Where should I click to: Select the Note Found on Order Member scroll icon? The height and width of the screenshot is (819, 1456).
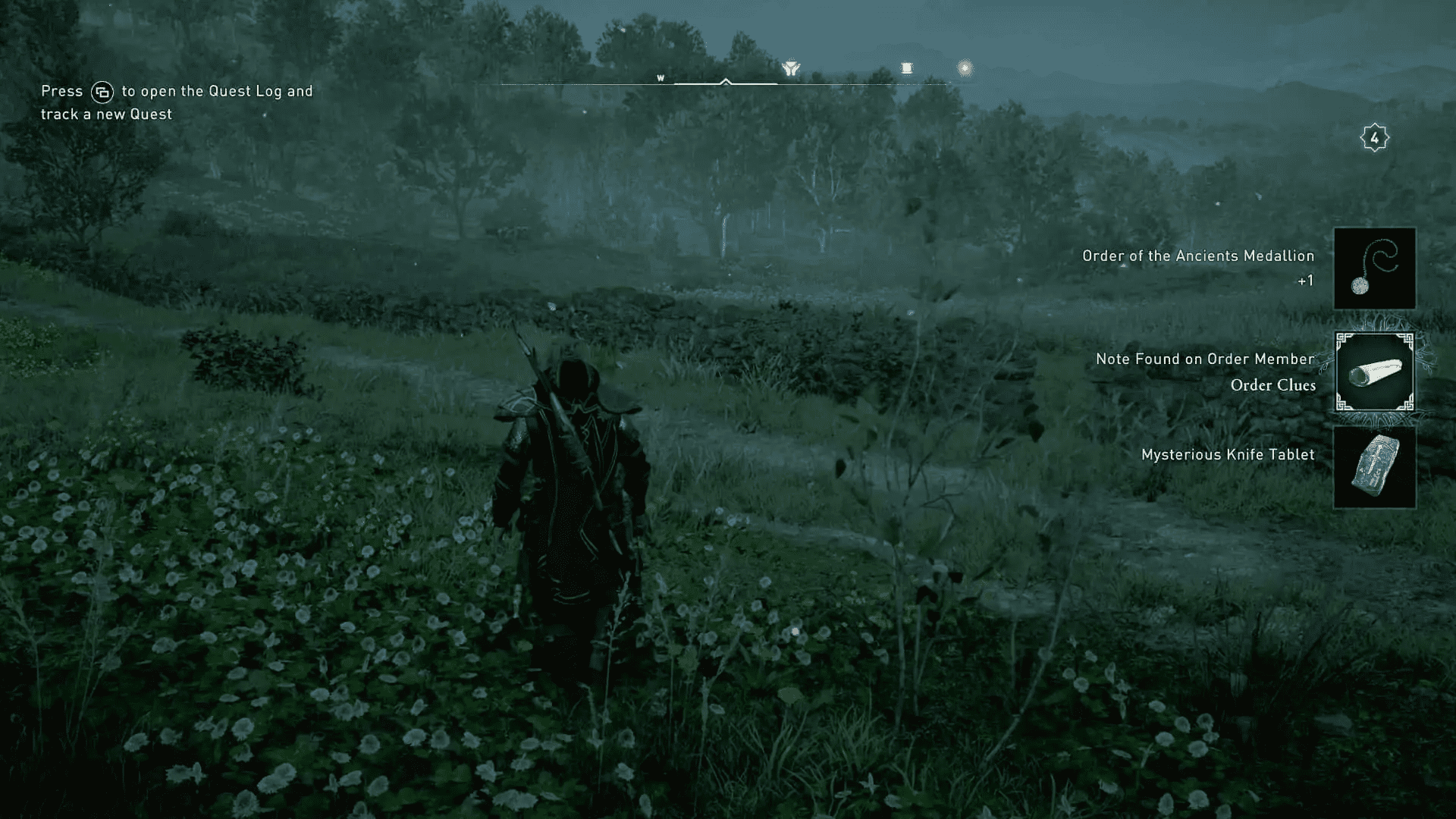1374,372
